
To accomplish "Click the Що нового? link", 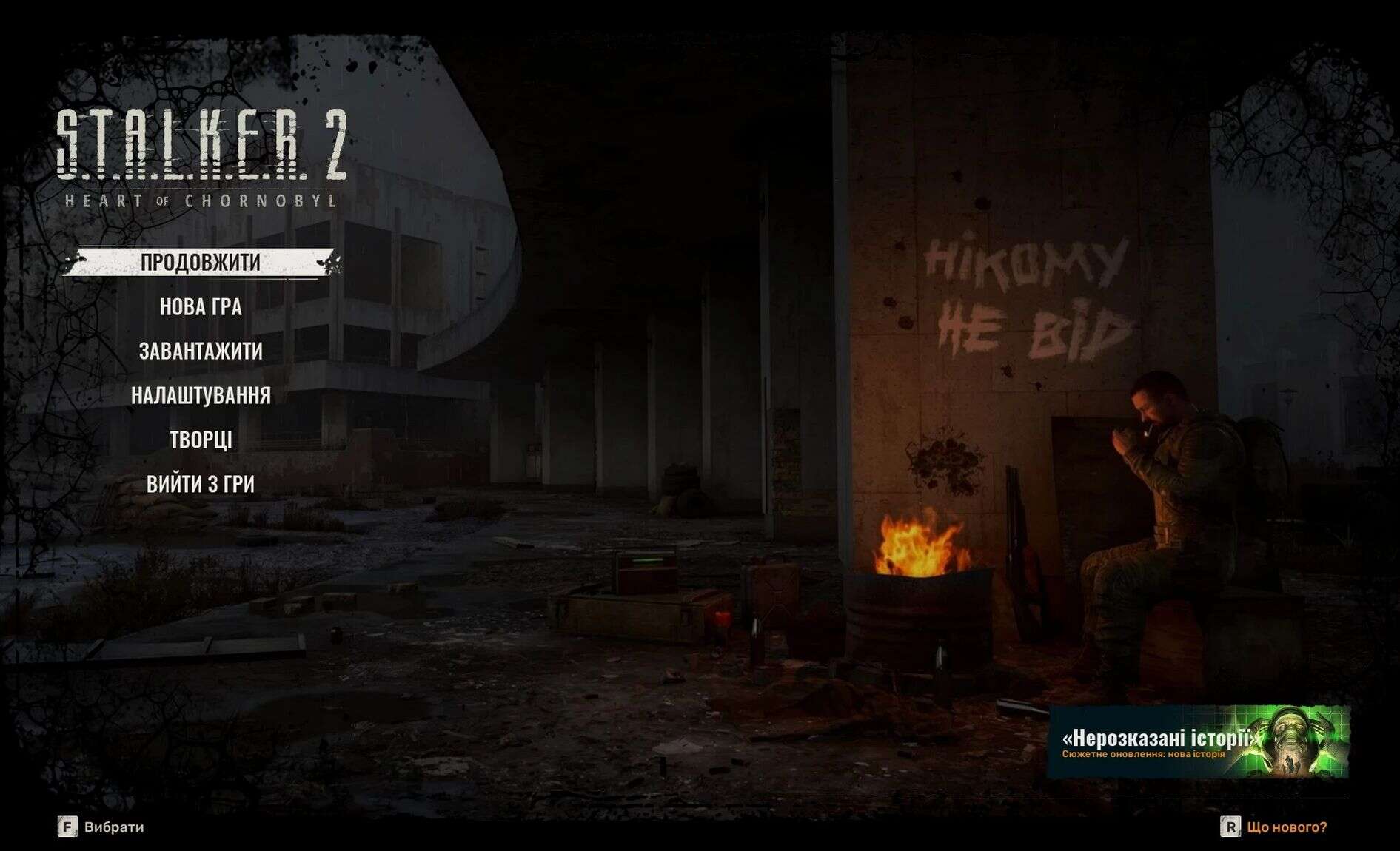I will (1286, 827).
